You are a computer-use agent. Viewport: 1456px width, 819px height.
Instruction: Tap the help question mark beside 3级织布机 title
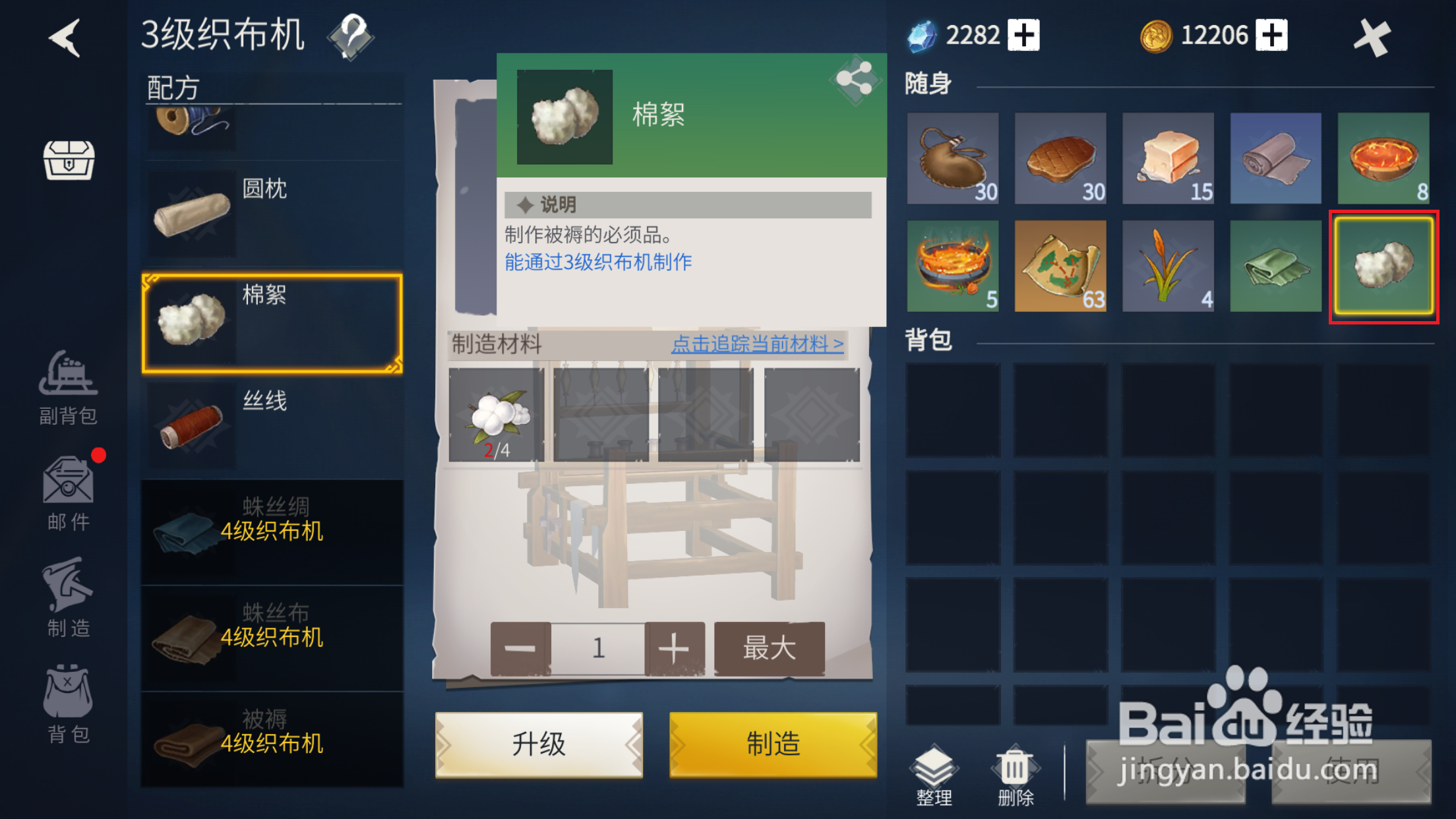tap(351, 36)
